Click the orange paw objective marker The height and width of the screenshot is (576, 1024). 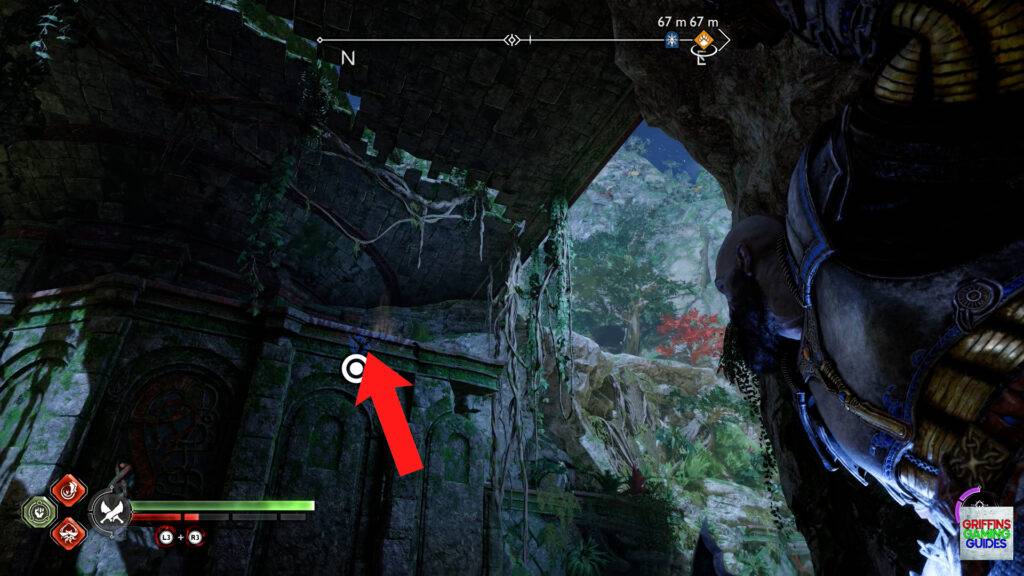[x=704, y=41]
